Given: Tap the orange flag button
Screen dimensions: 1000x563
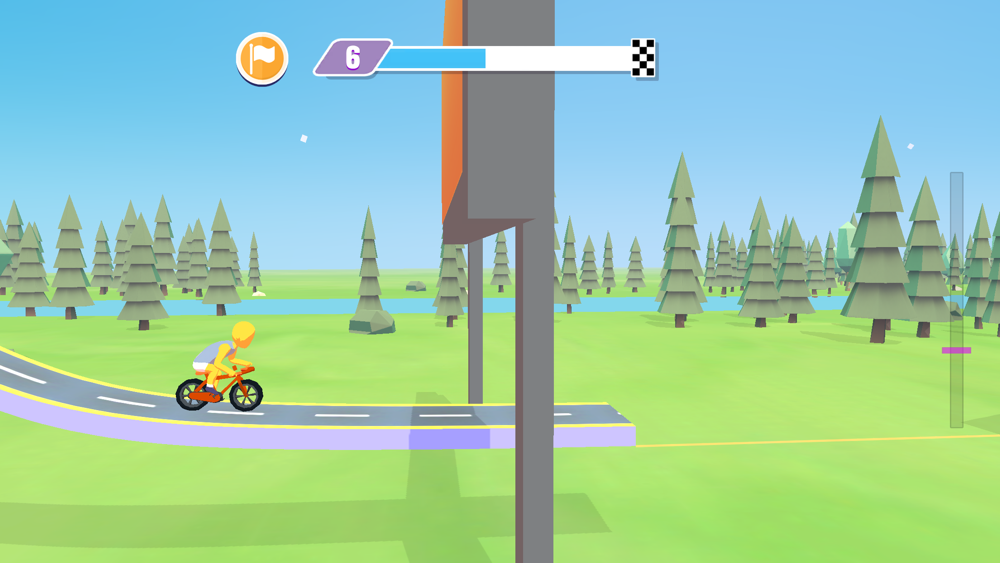Looking at the screenshot, I should (262, 58).
